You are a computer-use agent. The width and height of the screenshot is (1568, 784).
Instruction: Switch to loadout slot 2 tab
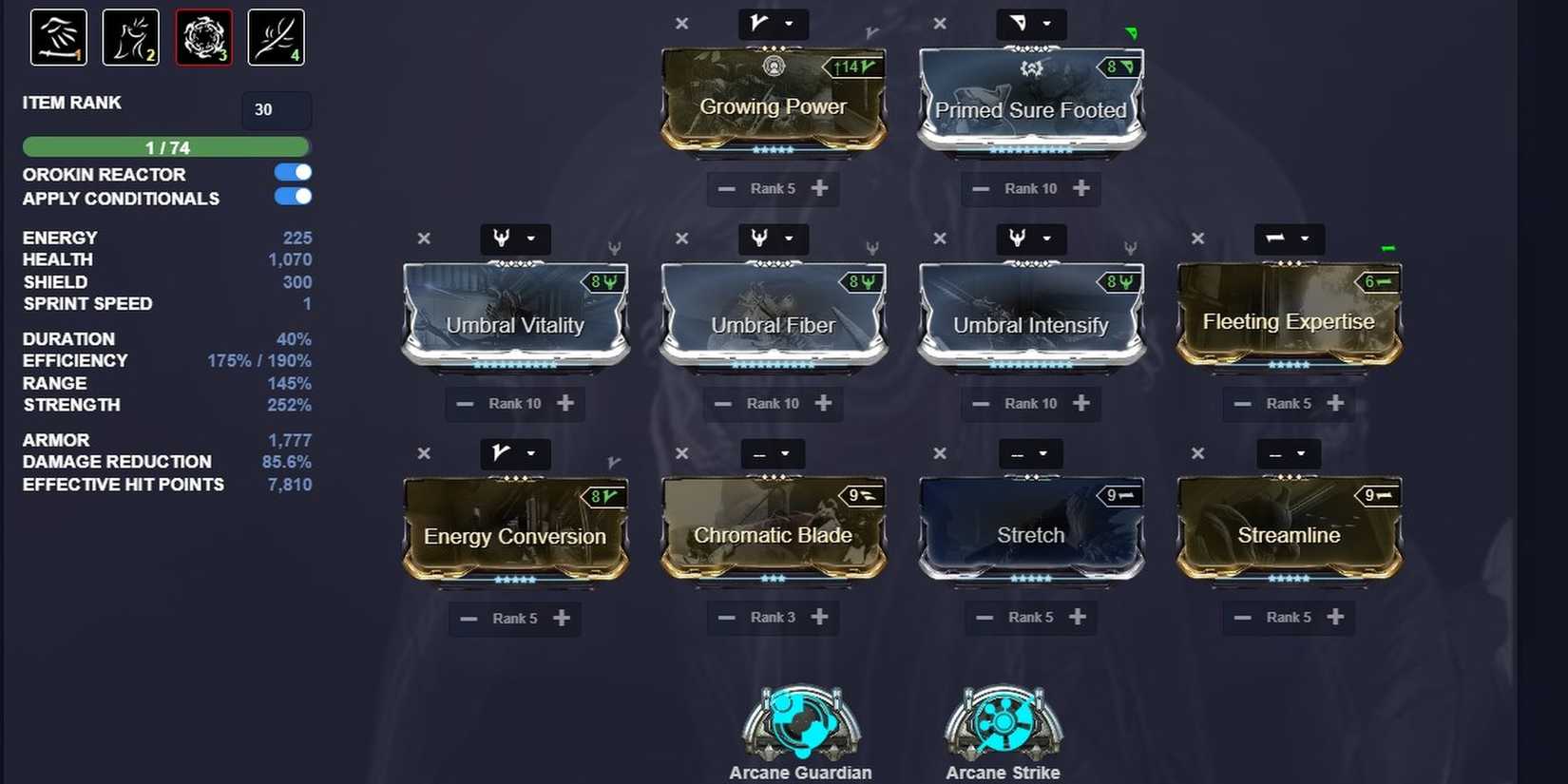pos(130,37)
